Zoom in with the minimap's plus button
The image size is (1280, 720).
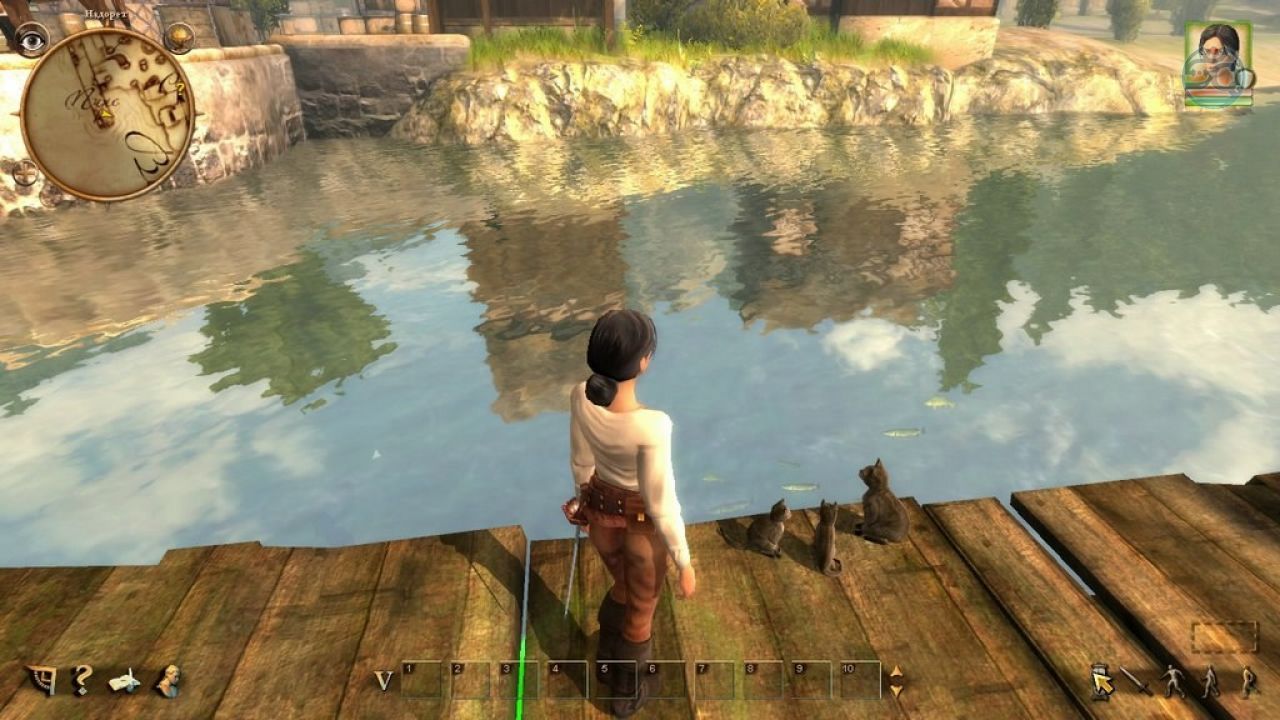coord(25,174)
